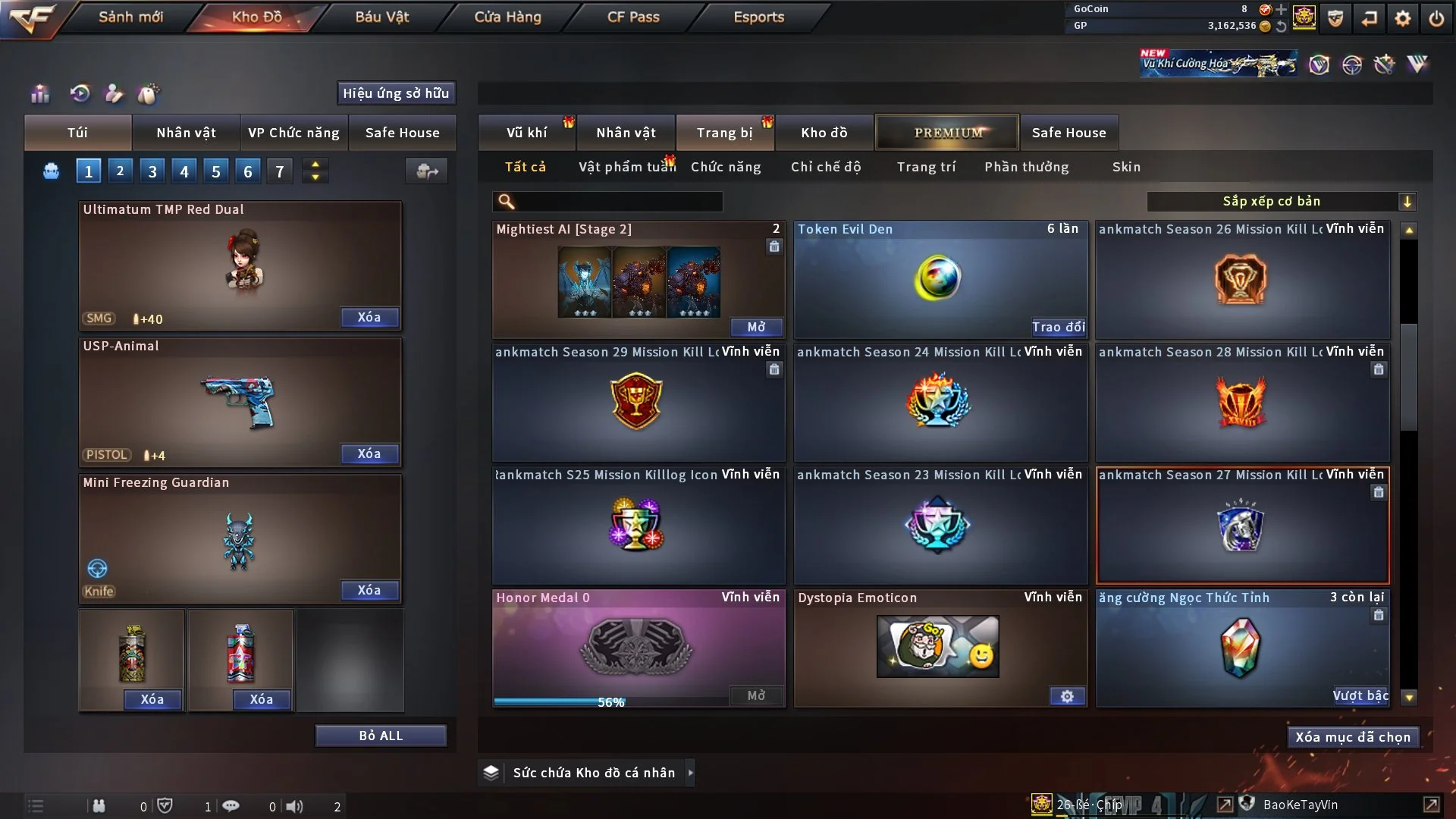Open the CF Pass menu
Viewport: 1456px width, 819px height.
(x=633, y=17)
